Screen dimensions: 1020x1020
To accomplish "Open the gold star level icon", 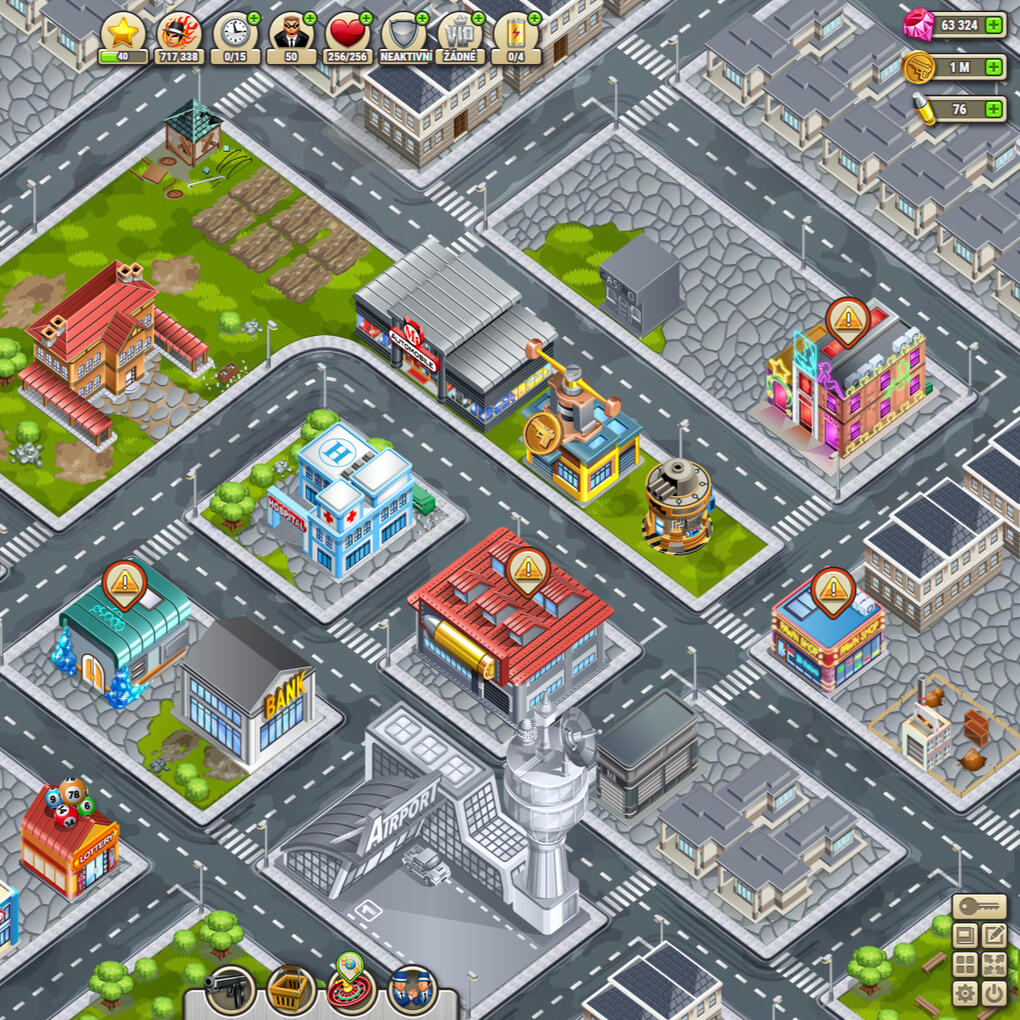I will coord(123,33).
